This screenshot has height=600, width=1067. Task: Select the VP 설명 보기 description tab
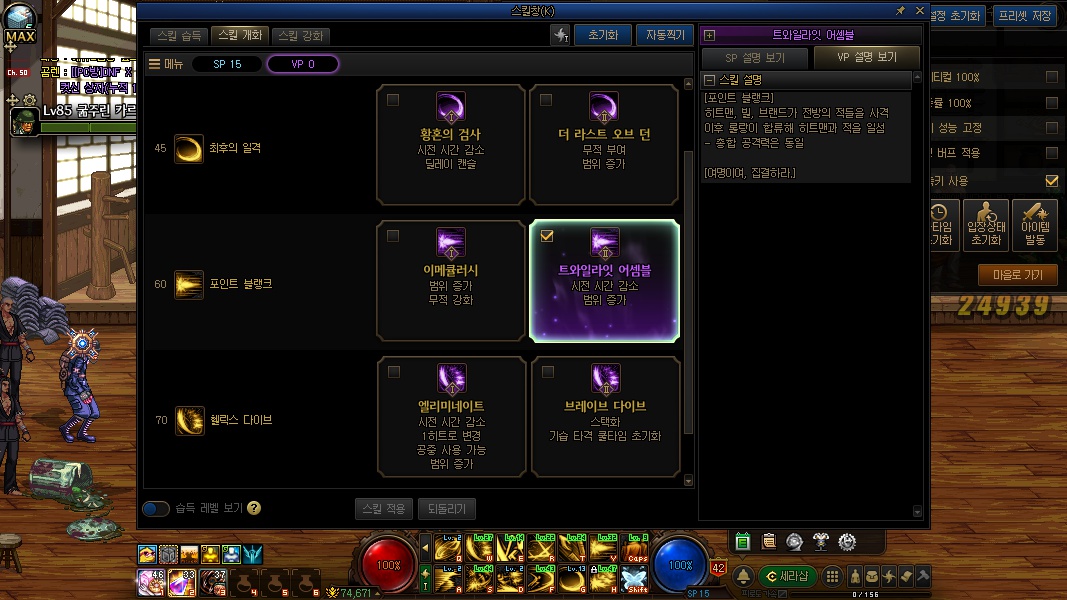pos(866,57)
